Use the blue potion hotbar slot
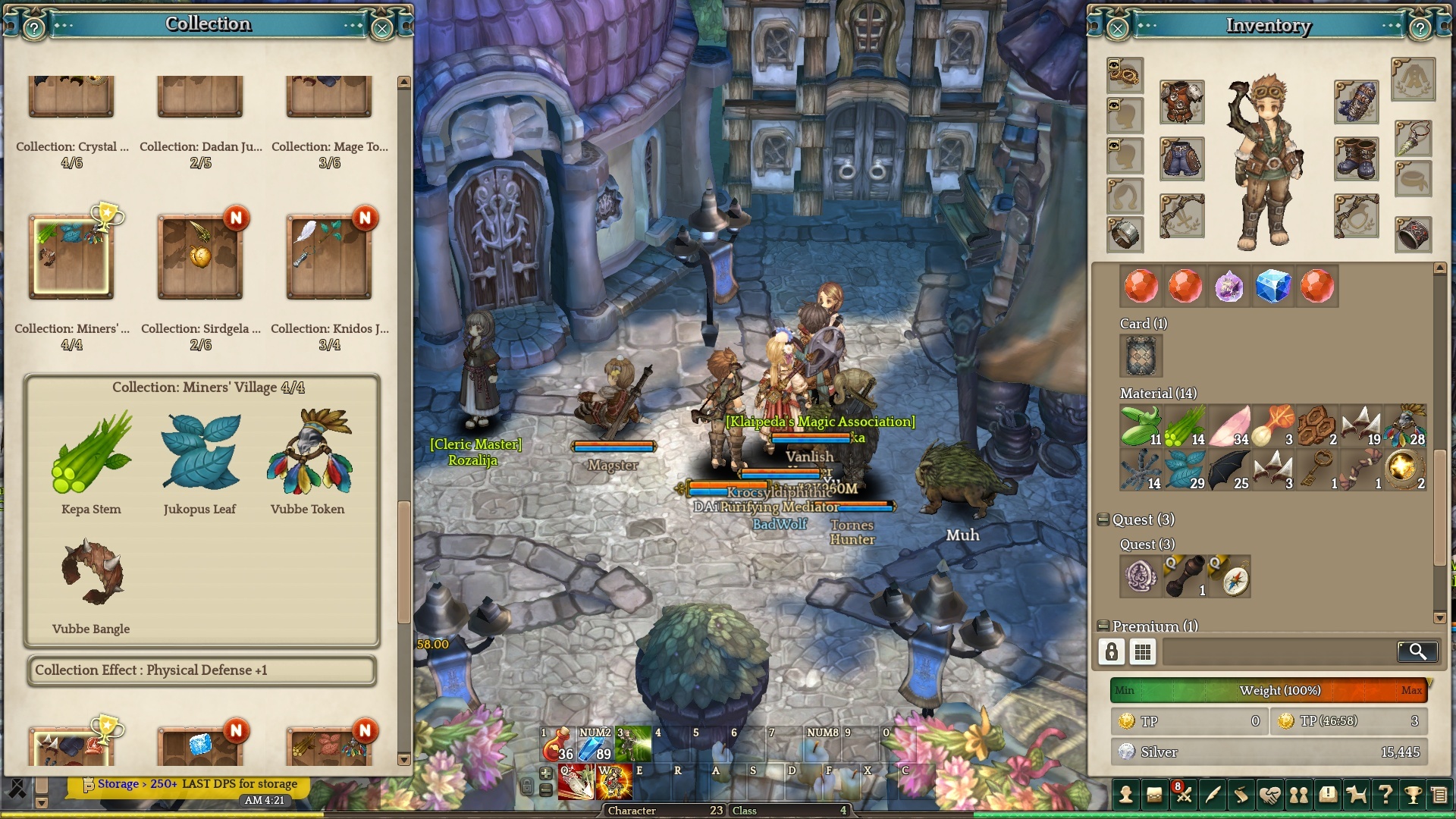The width and height of the screenshot is (1456, 819). click(595, 744)
